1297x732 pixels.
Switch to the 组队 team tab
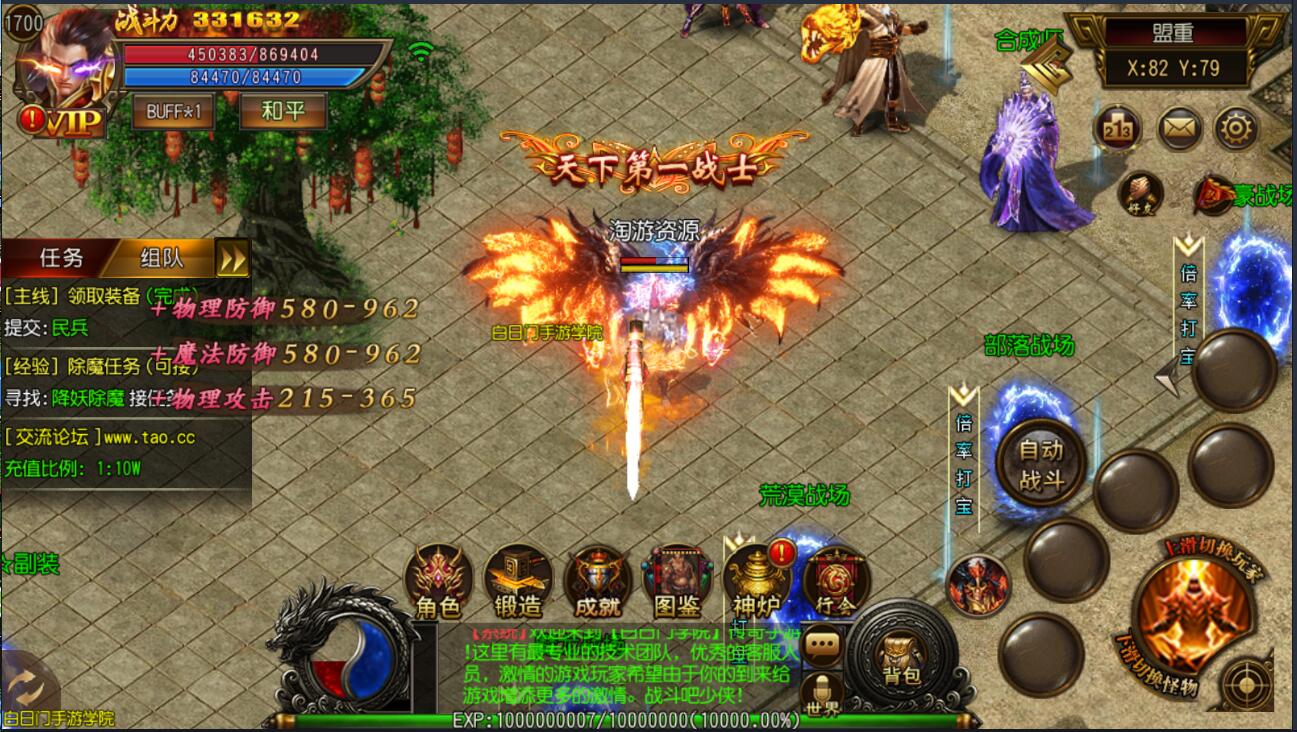pyautogui.click(x=162, y=258)
